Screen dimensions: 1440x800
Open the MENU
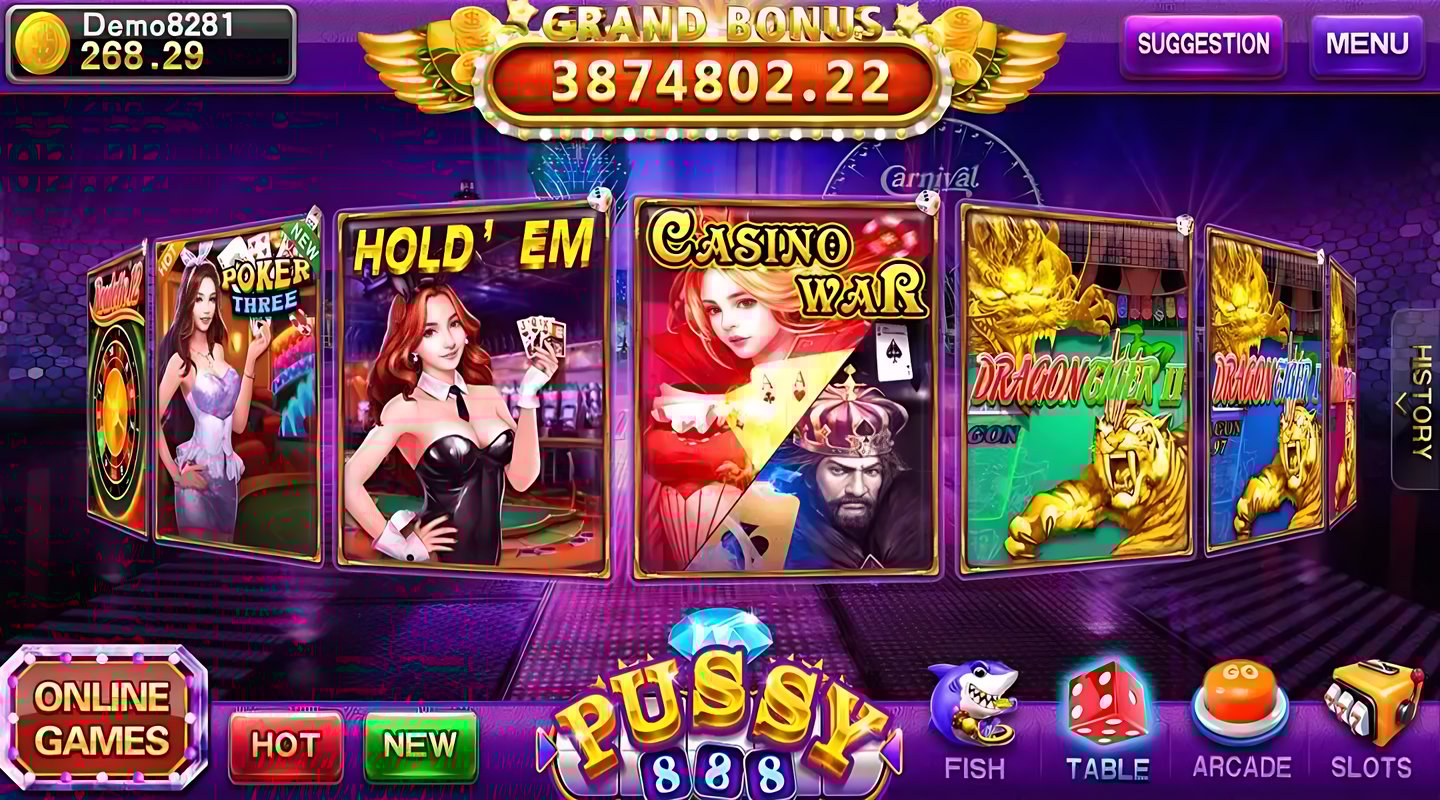coord(1370,45)
